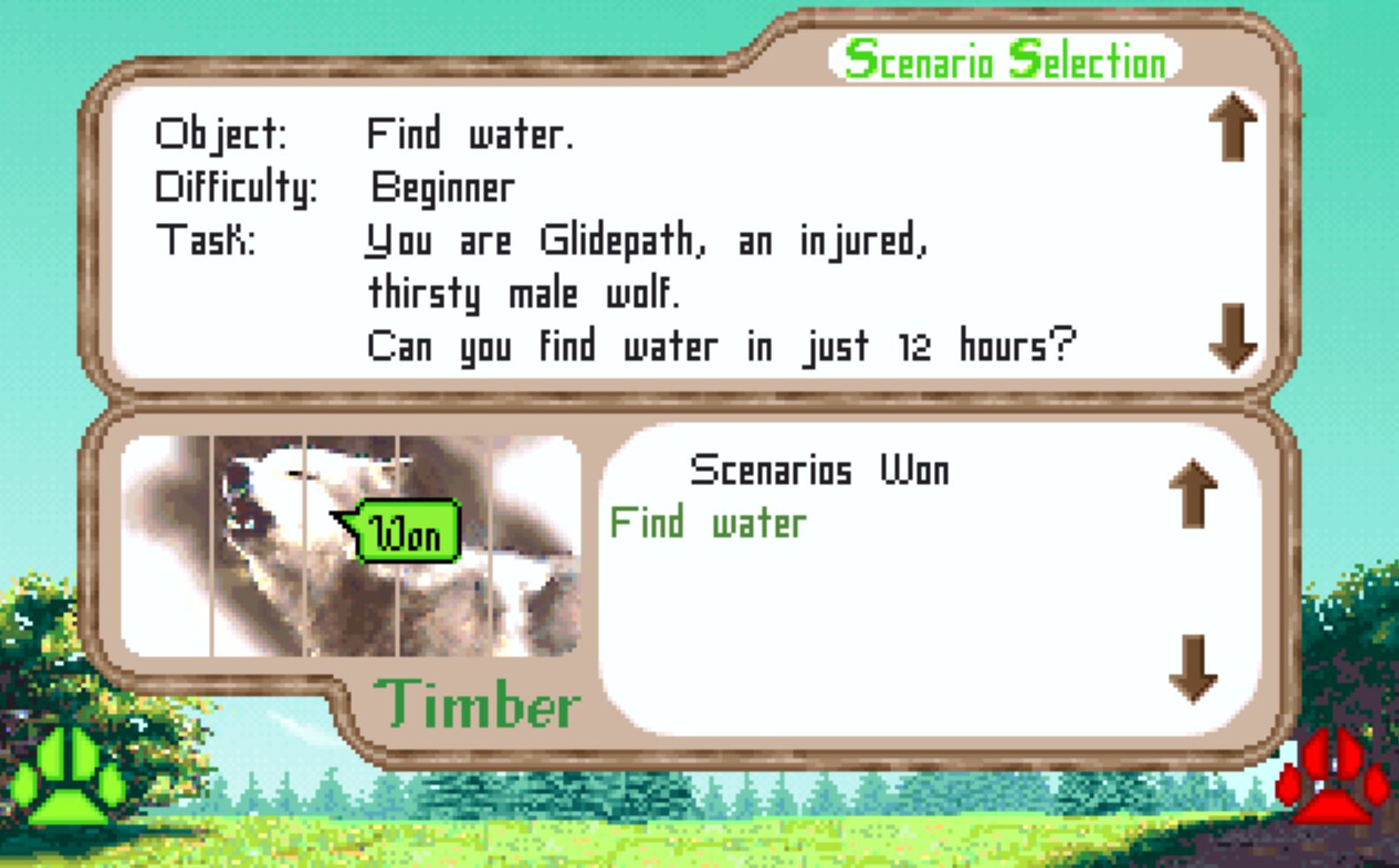Viewport: 1399px width, 868px height.
Task: Select the Find water entry in Scenarios Won
Action: [707, 523]
